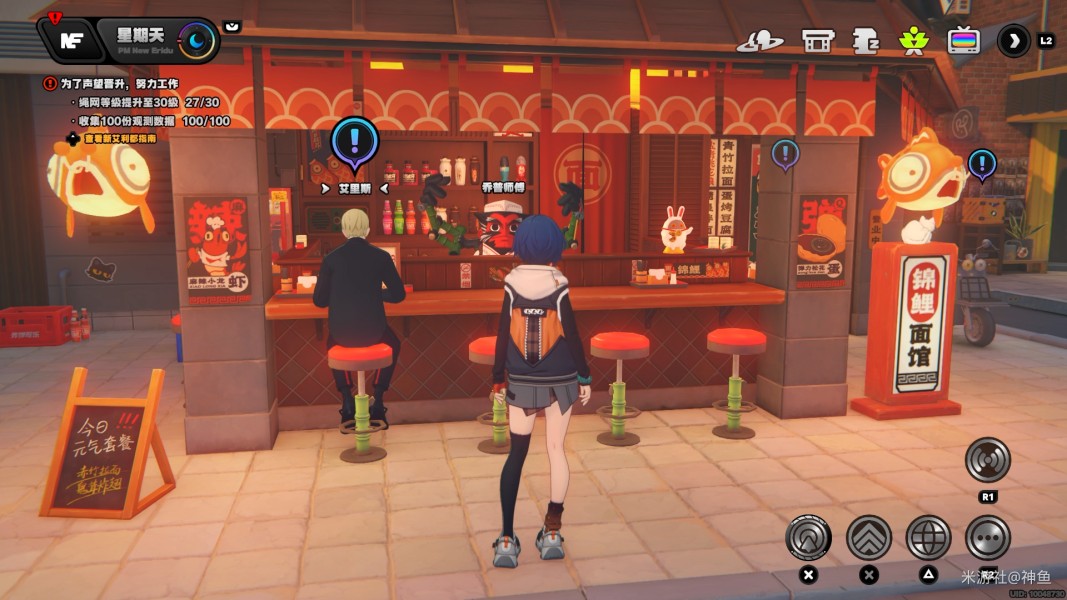This screenshot has width=1067, height=600.
Task: Tap the round up-arrow target button
Action: coord(808,538)
